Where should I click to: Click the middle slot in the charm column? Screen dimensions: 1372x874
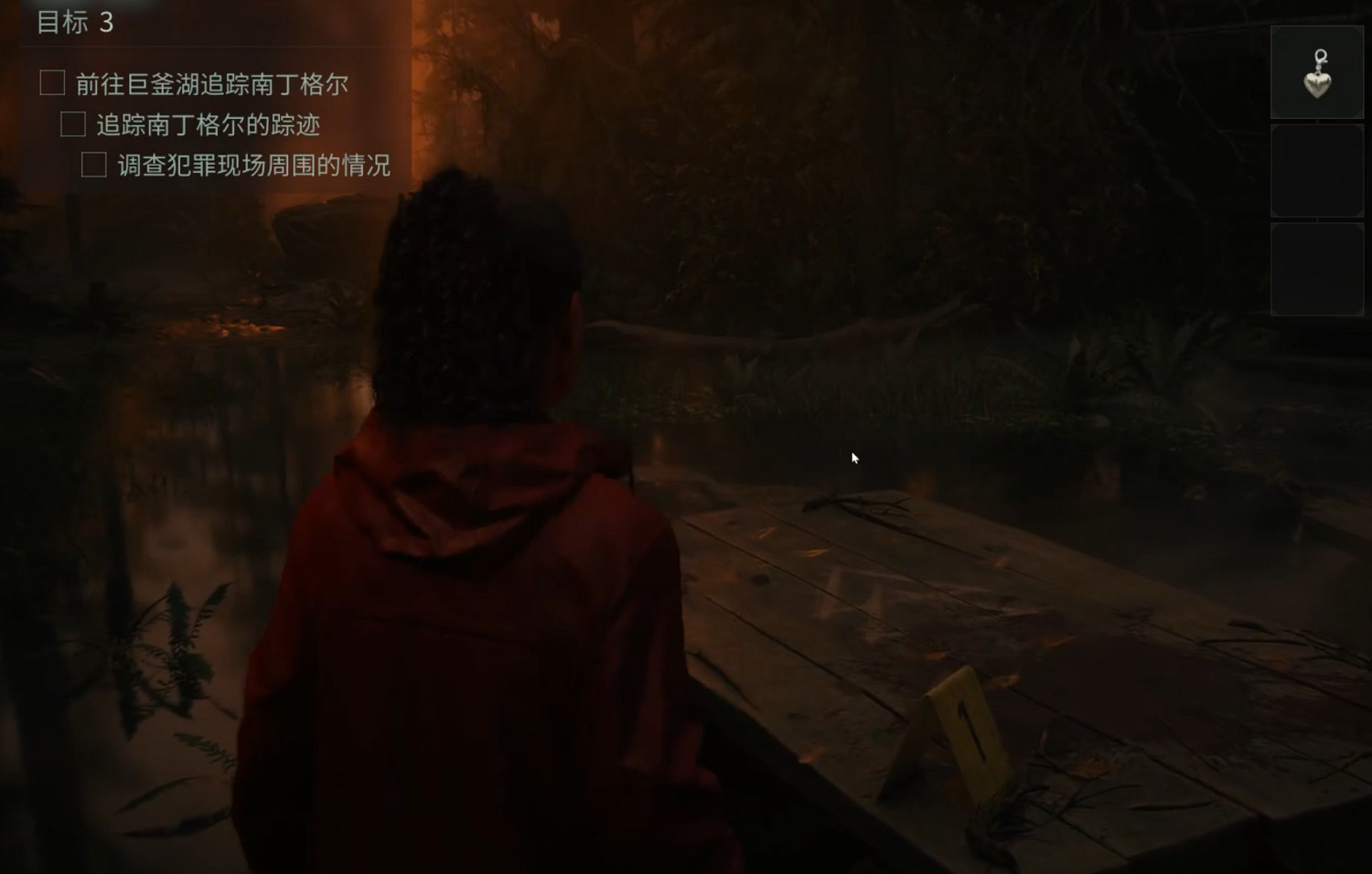point(1315,170)
